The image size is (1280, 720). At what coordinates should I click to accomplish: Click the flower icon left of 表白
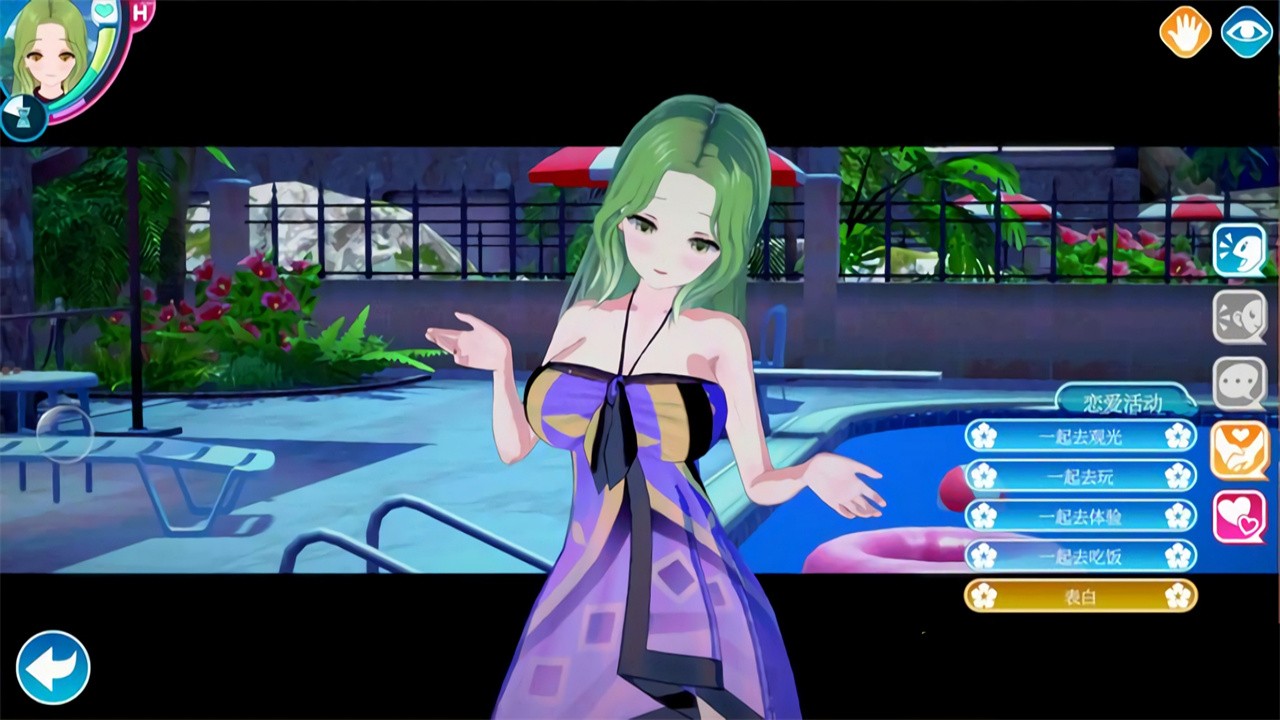[x=984, y=595]
